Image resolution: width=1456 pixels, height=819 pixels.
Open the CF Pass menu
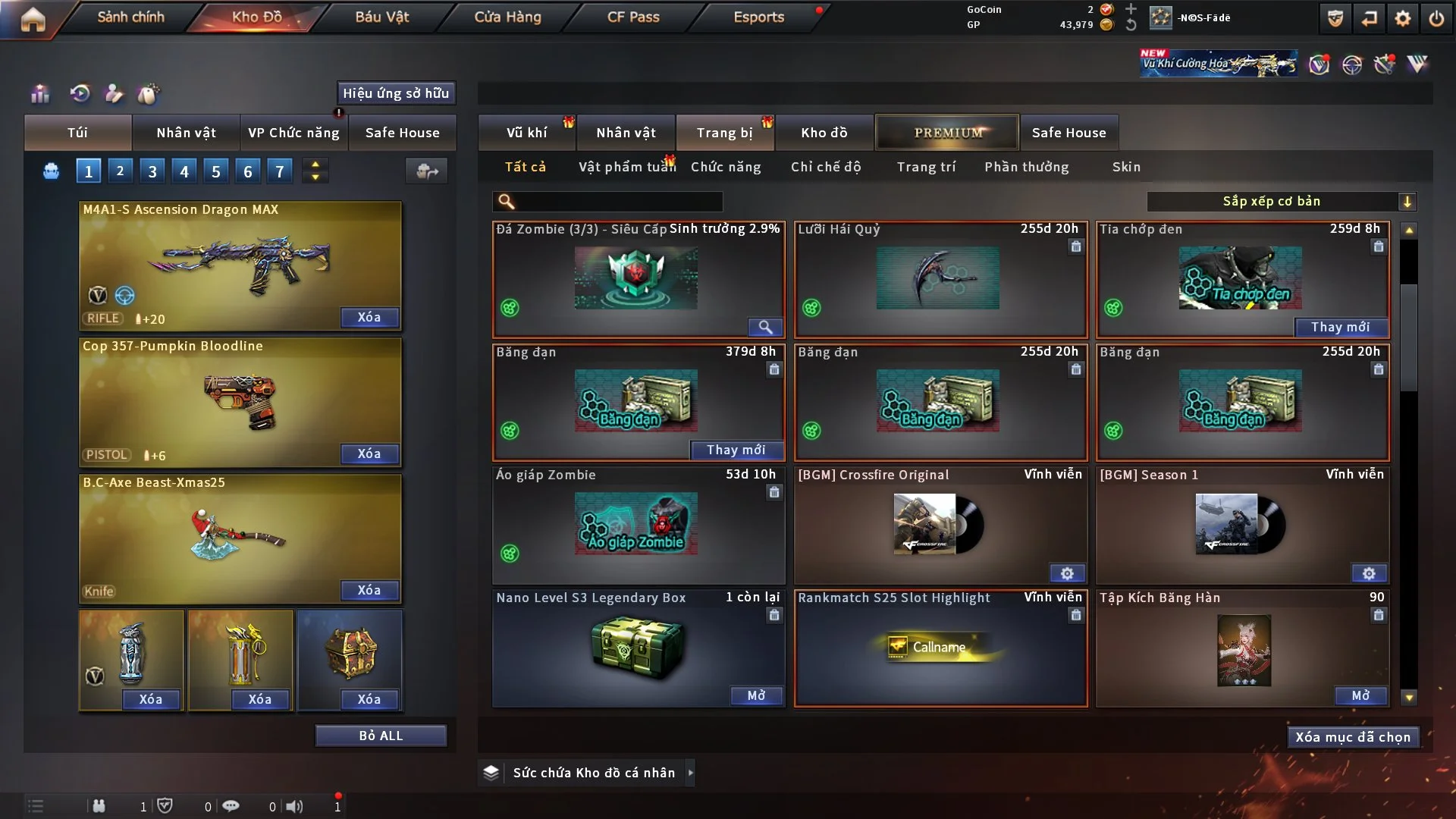(x=633, y=17)
